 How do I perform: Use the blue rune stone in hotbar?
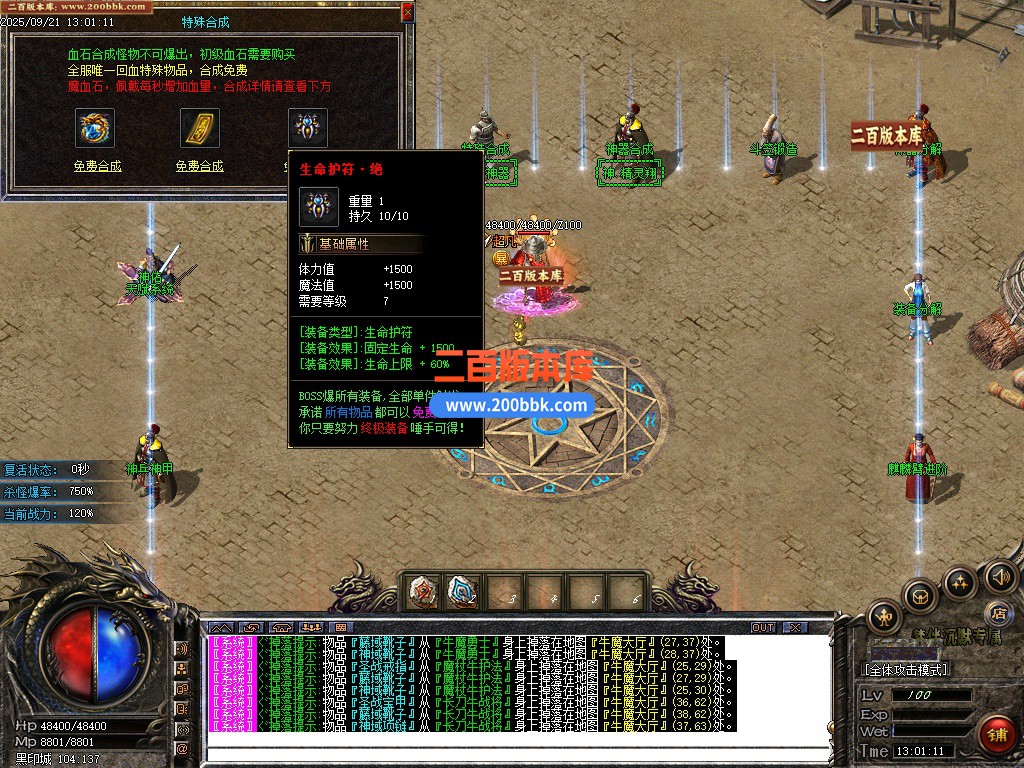(x=462, y=593)
